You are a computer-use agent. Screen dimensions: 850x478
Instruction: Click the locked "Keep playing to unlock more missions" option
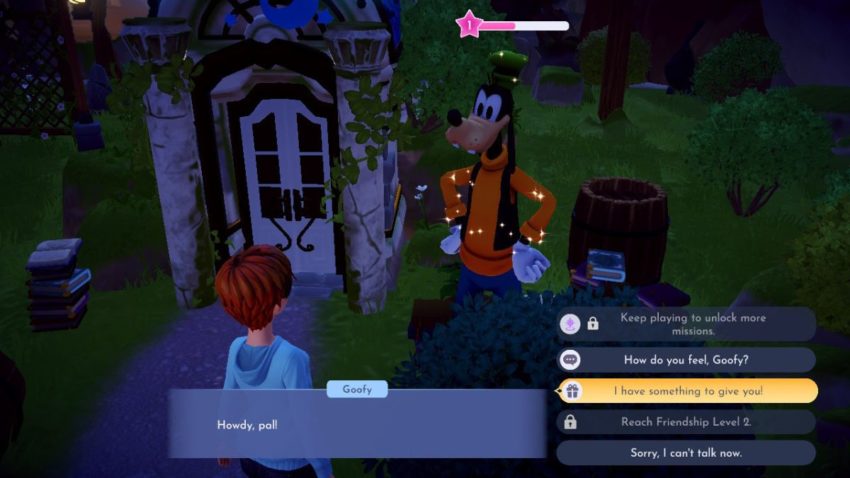click(x=686, y=324)
